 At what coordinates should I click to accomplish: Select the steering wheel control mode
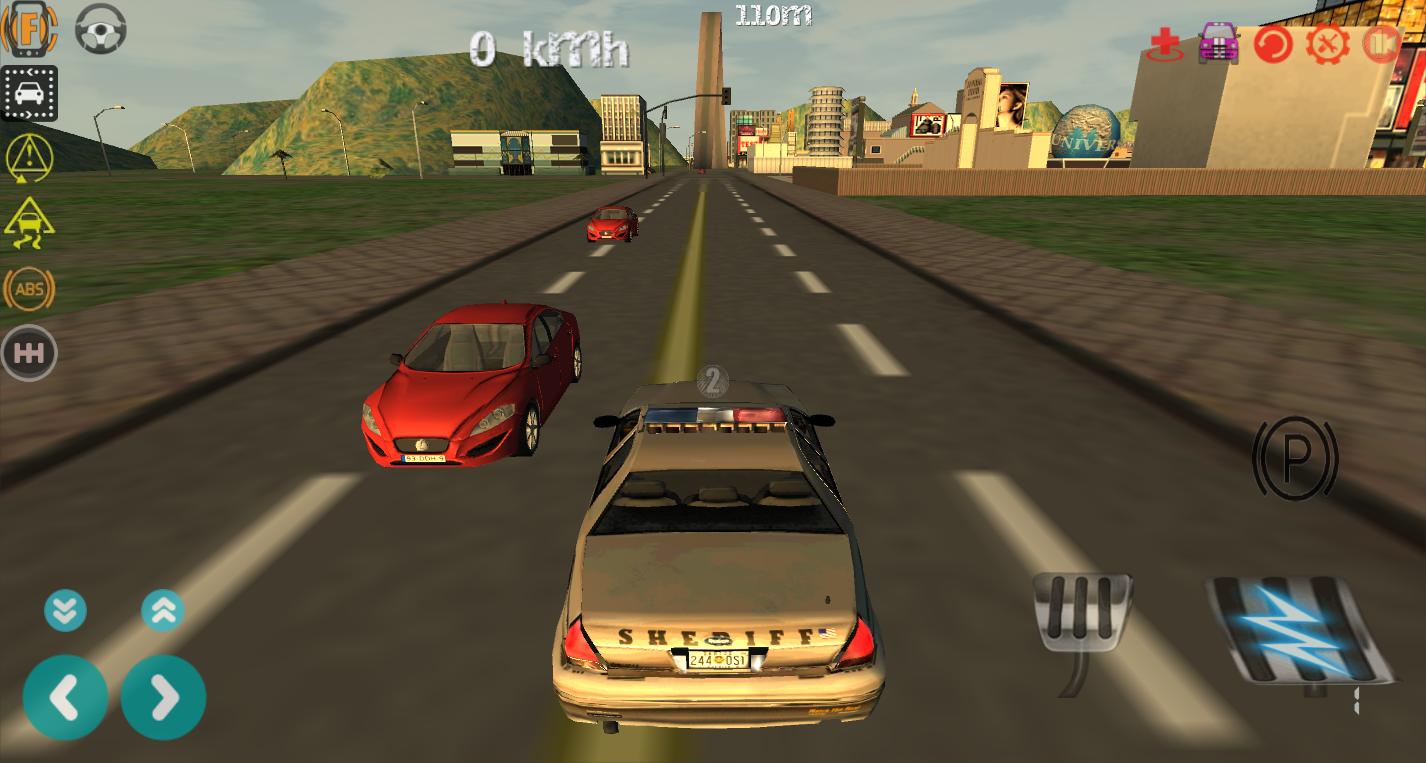coord(100,29)
